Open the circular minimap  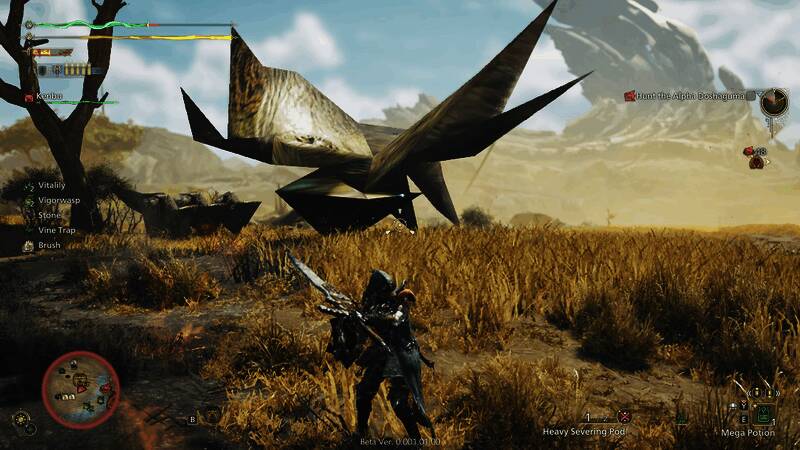pyautogui.click(x=81, y=390)
